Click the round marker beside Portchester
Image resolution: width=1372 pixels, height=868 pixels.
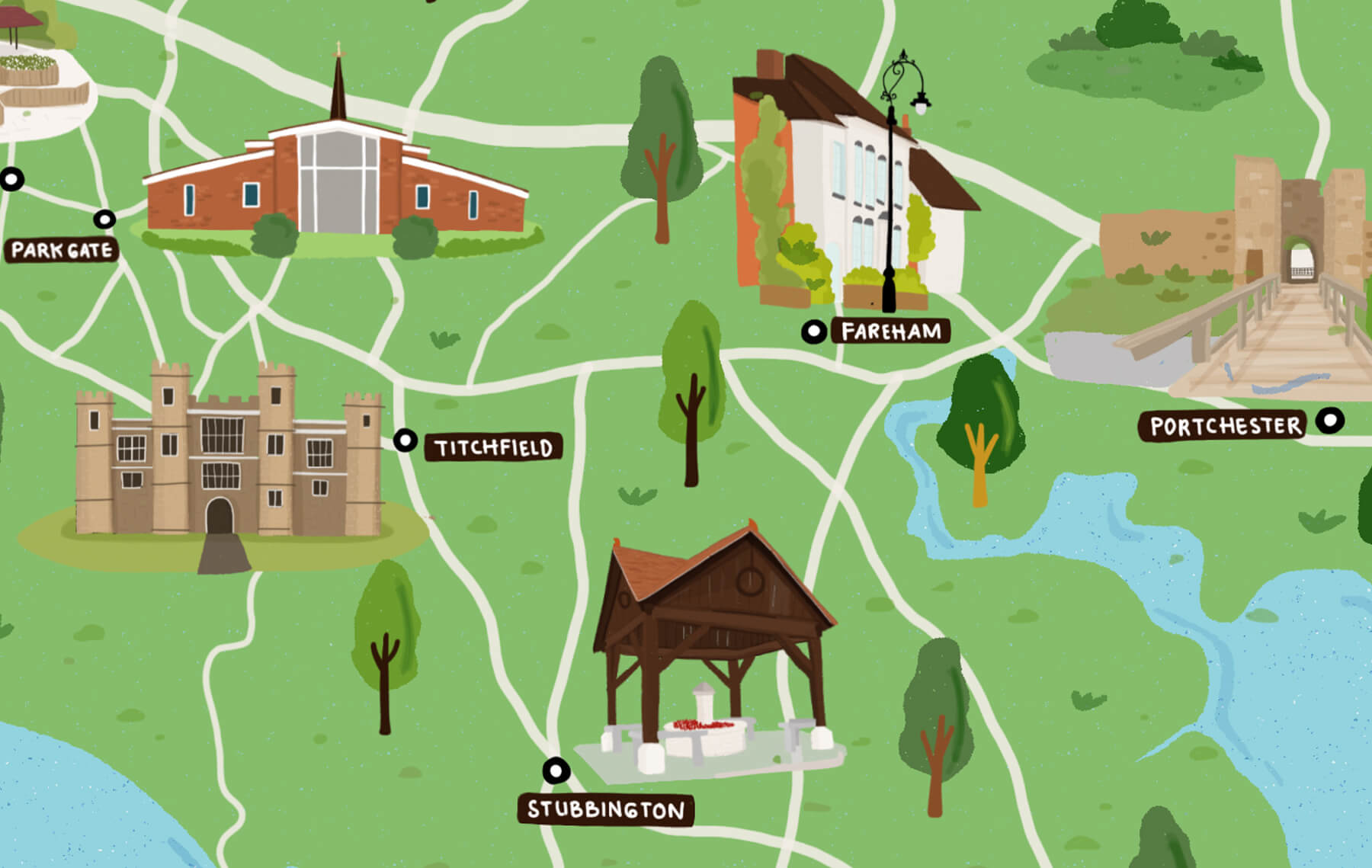click(1331, 420)
